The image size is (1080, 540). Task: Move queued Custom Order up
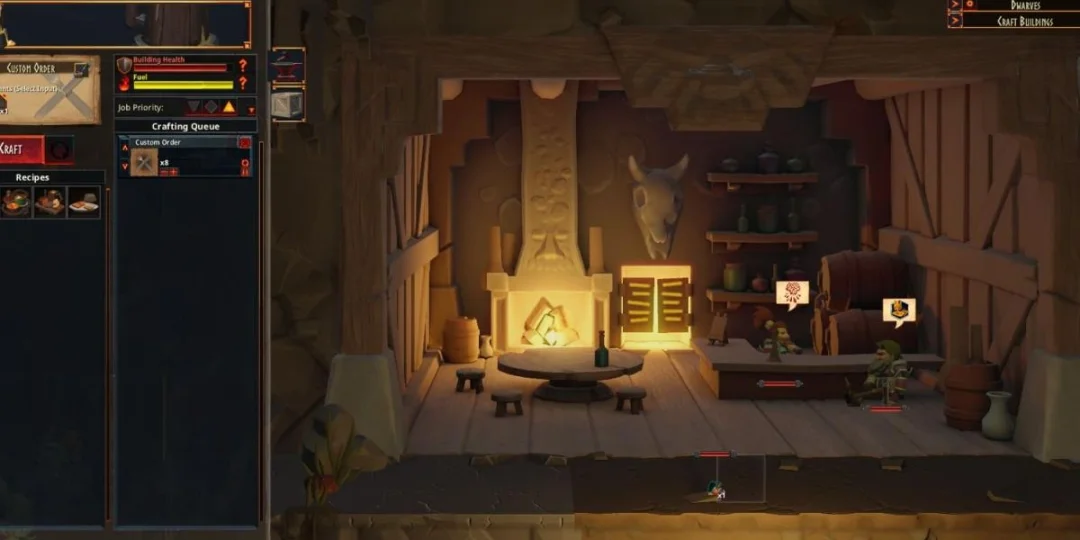(124, 147)
